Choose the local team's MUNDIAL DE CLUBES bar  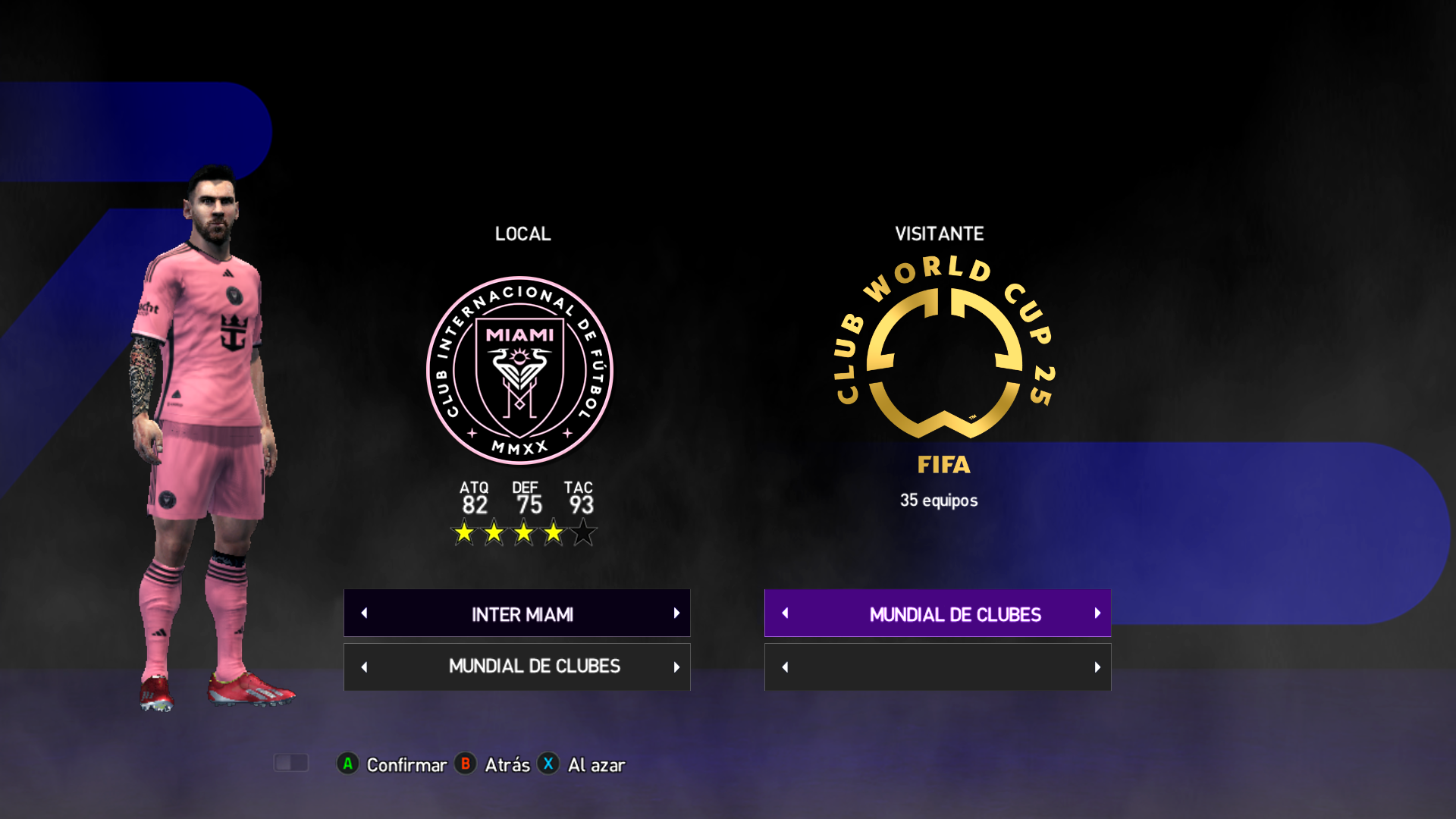(534, 667)
